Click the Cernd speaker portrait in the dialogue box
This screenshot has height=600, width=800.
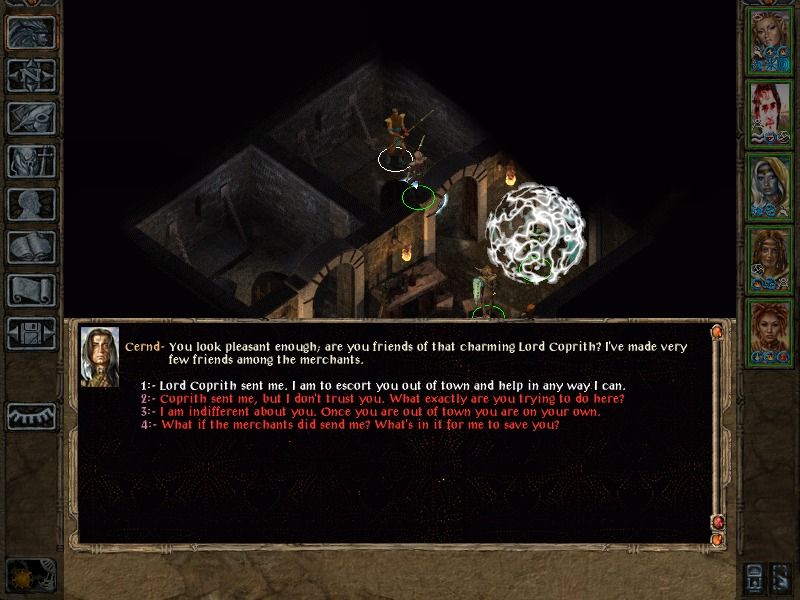point(99,355)
